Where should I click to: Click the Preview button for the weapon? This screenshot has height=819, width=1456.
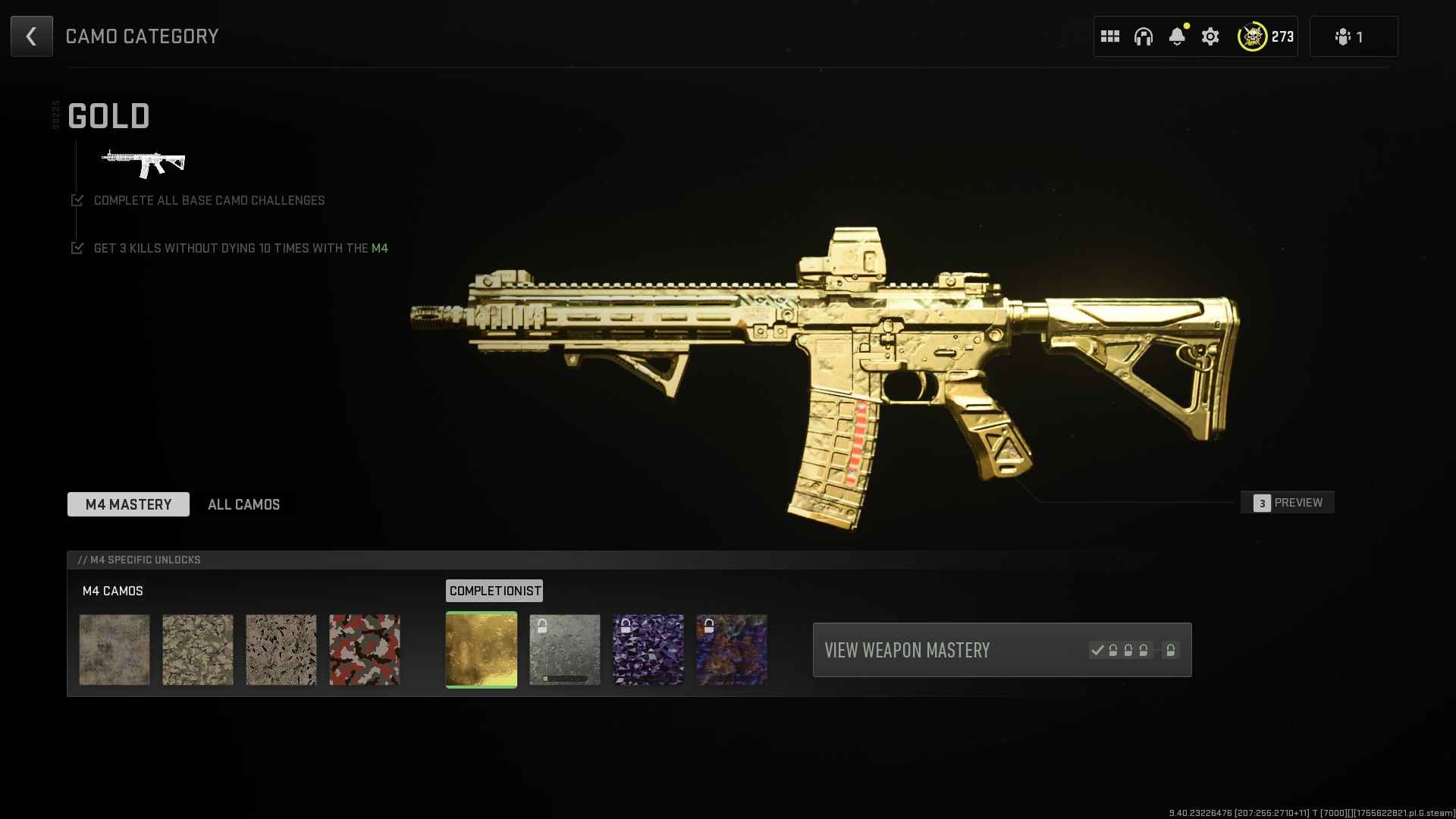[1288, 503]
